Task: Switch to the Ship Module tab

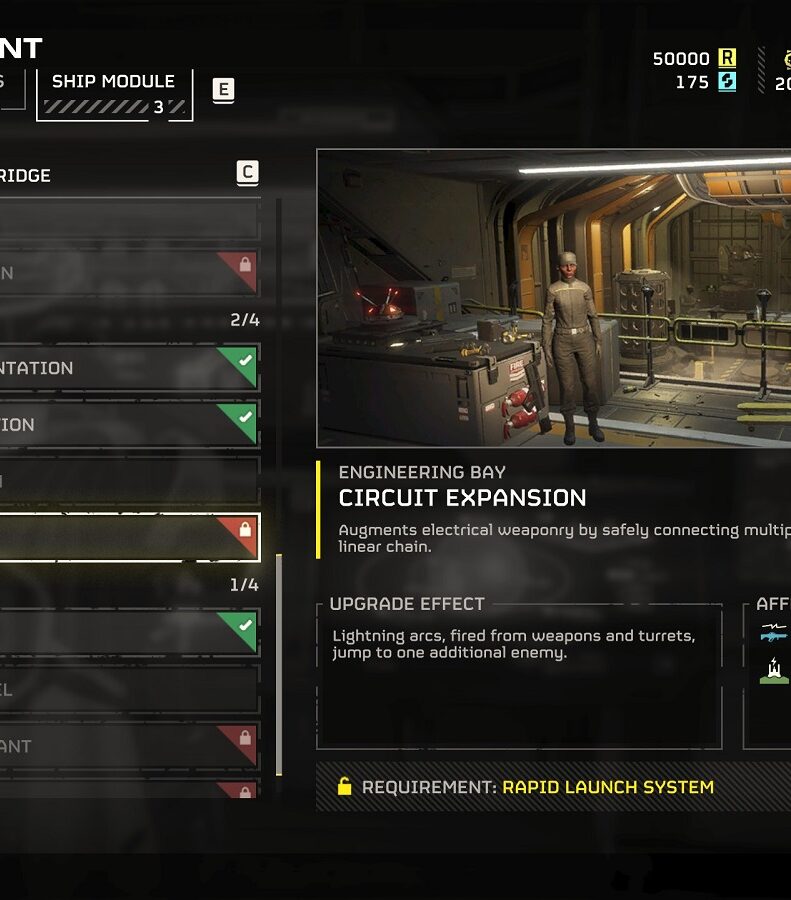Action: (x=113, y=93)
